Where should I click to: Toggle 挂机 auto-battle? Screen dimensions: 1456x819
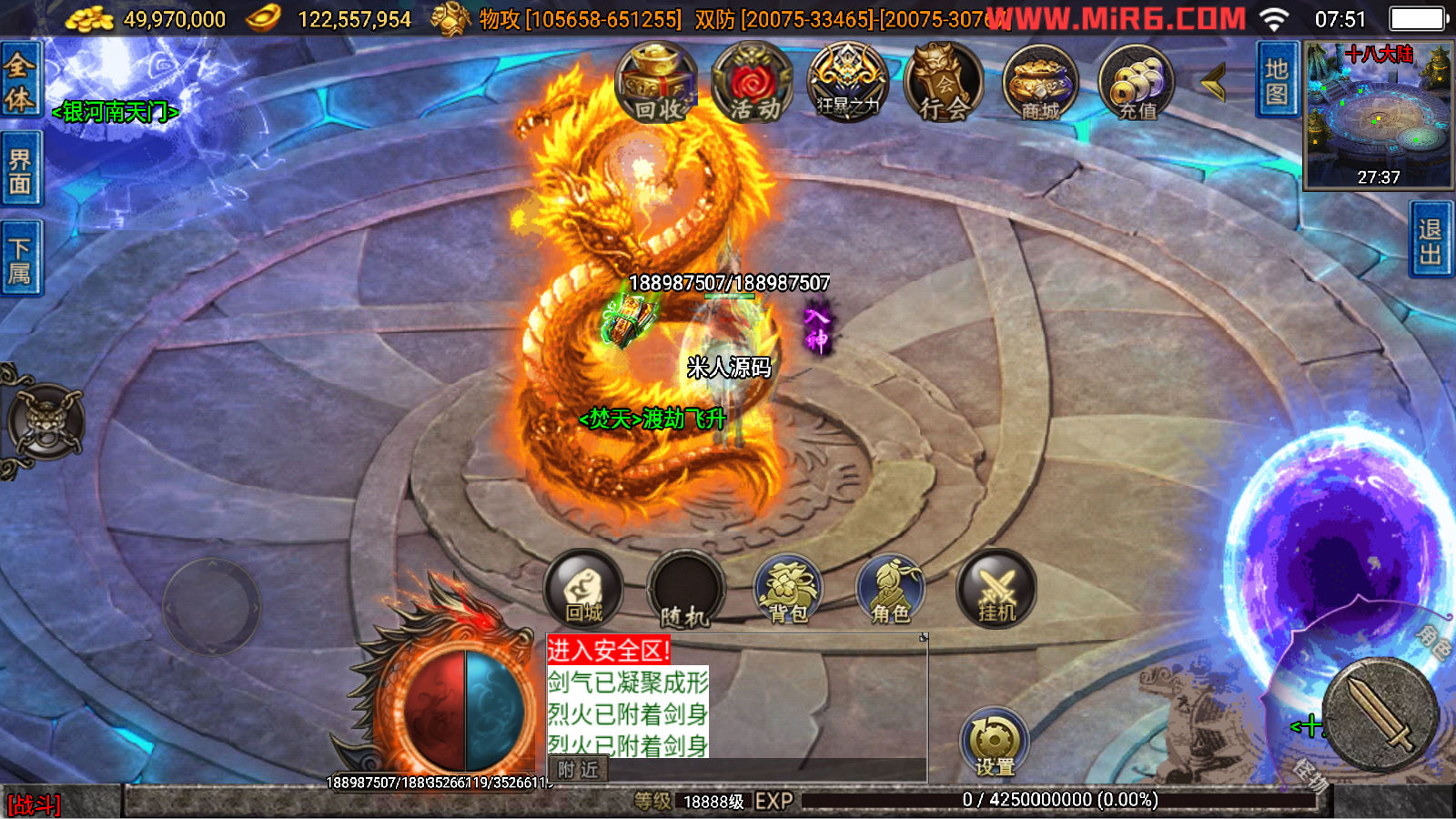pyautogui.click(x=996, y=590)
